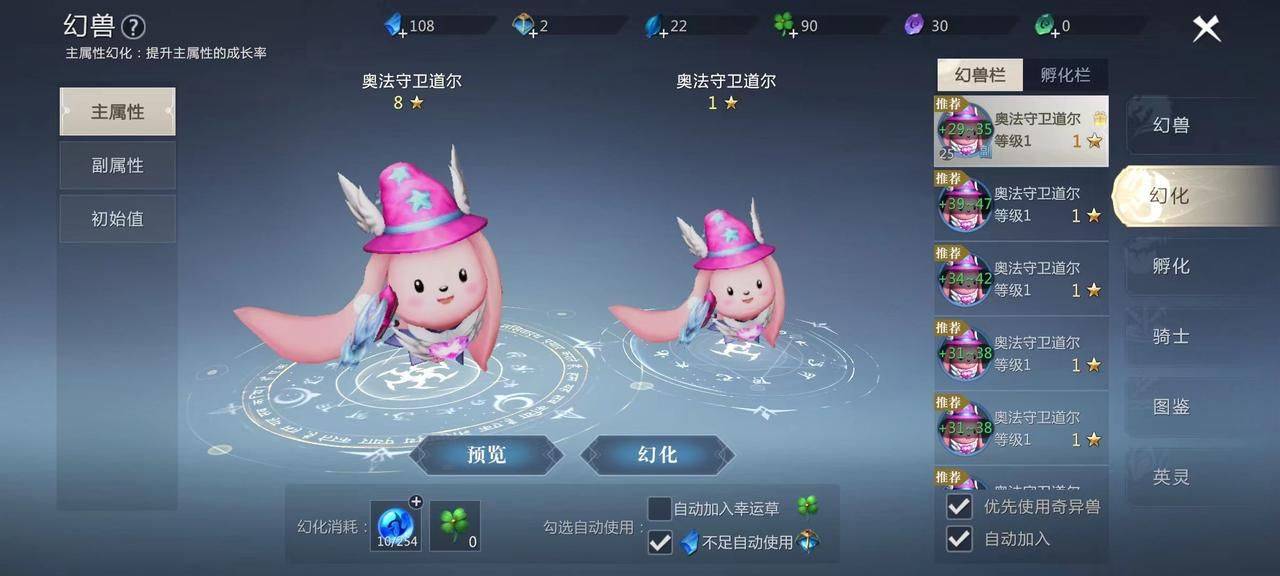Toggle the 自动加入 checkbox

pyautogui.click(x=959, y=539)
